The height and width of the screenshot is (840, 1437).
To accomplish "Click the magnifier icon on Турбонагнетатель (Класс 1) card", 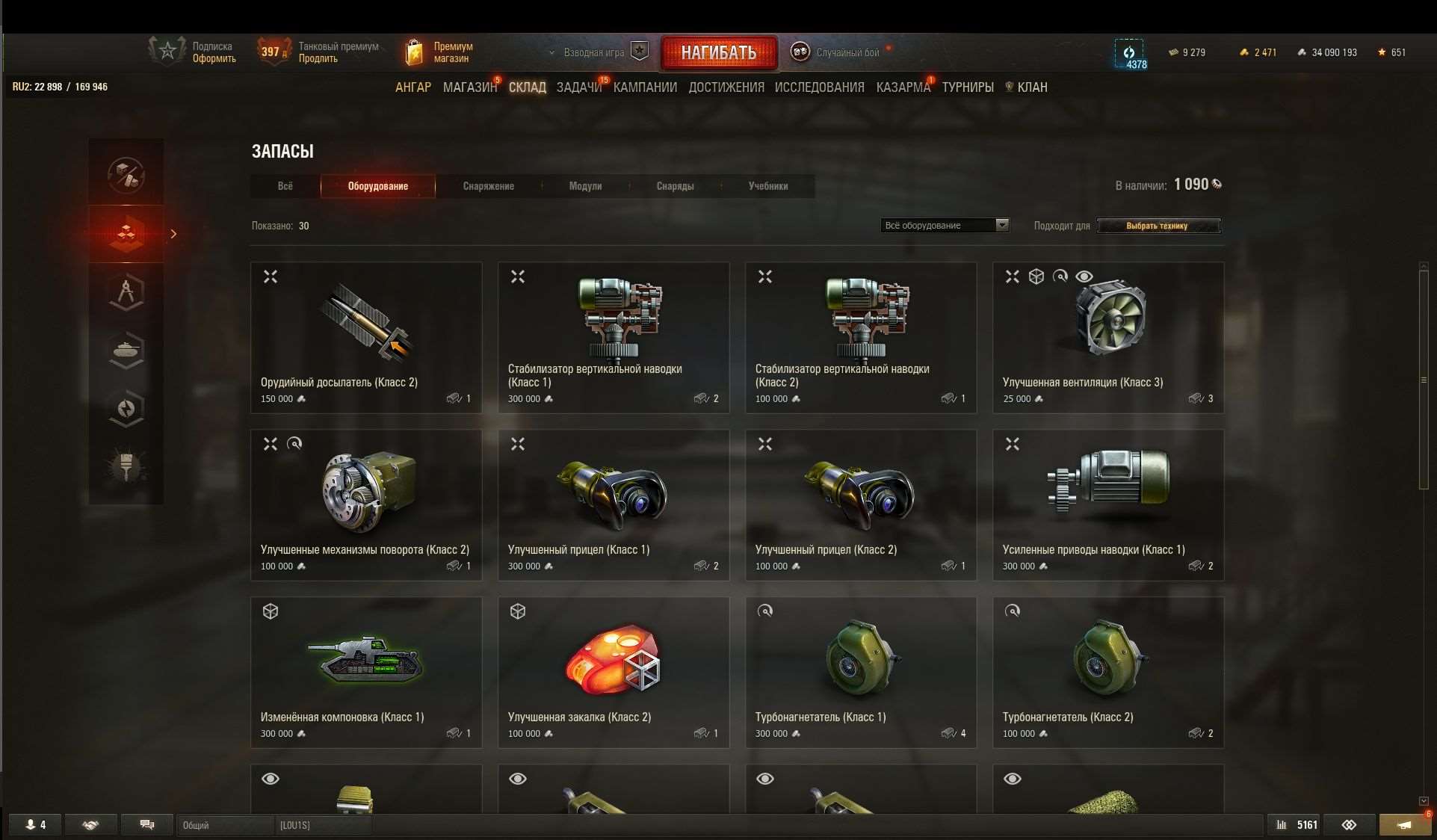I will [765, 611].
